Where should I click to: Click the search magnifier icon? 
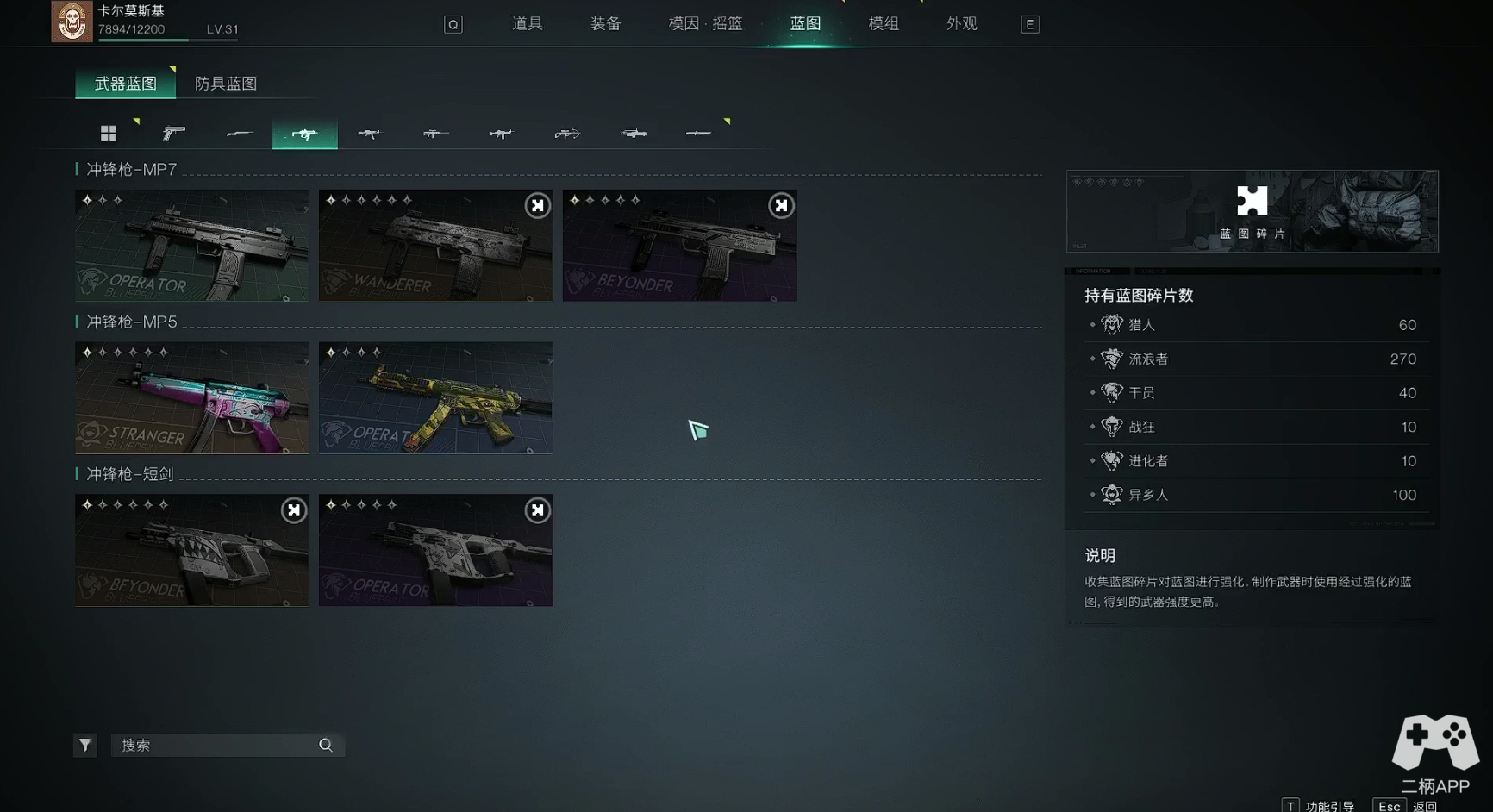point(326,745)
